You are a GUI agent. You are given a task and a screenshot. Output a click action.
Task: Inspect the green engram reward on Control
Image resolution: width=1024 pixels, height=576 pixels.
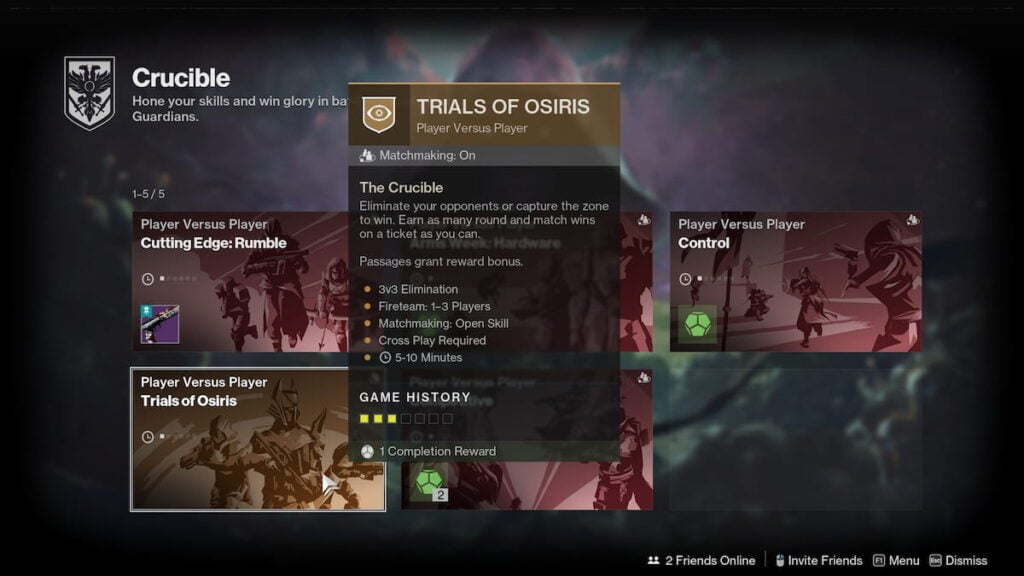[x=699, y=324]
